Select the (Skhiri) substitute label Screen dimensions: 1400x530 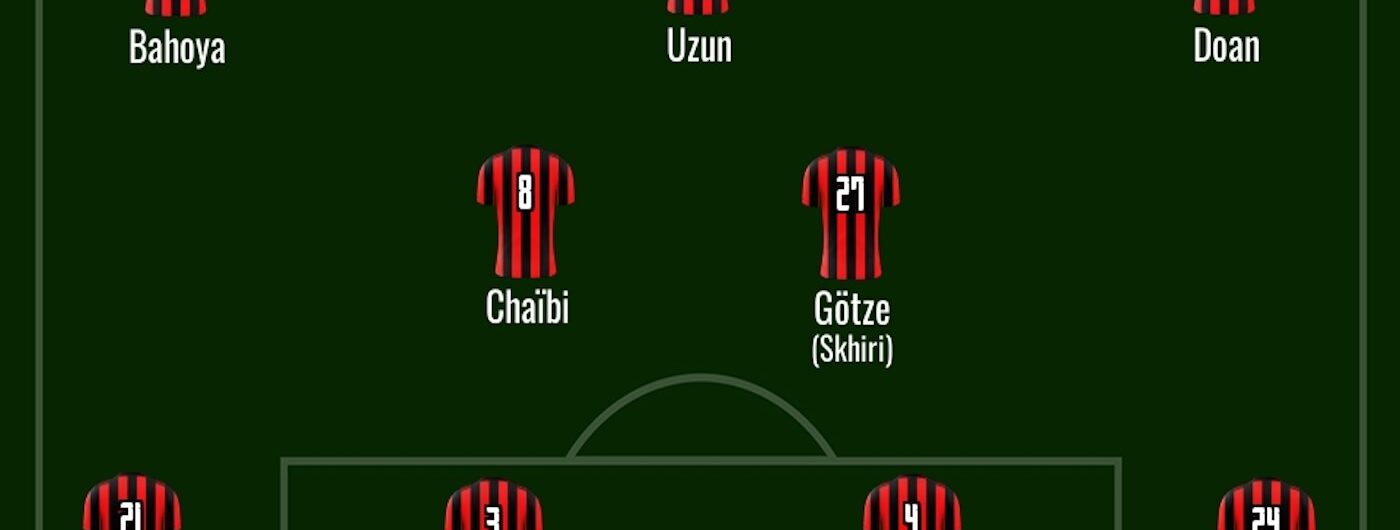coord(852,350)
